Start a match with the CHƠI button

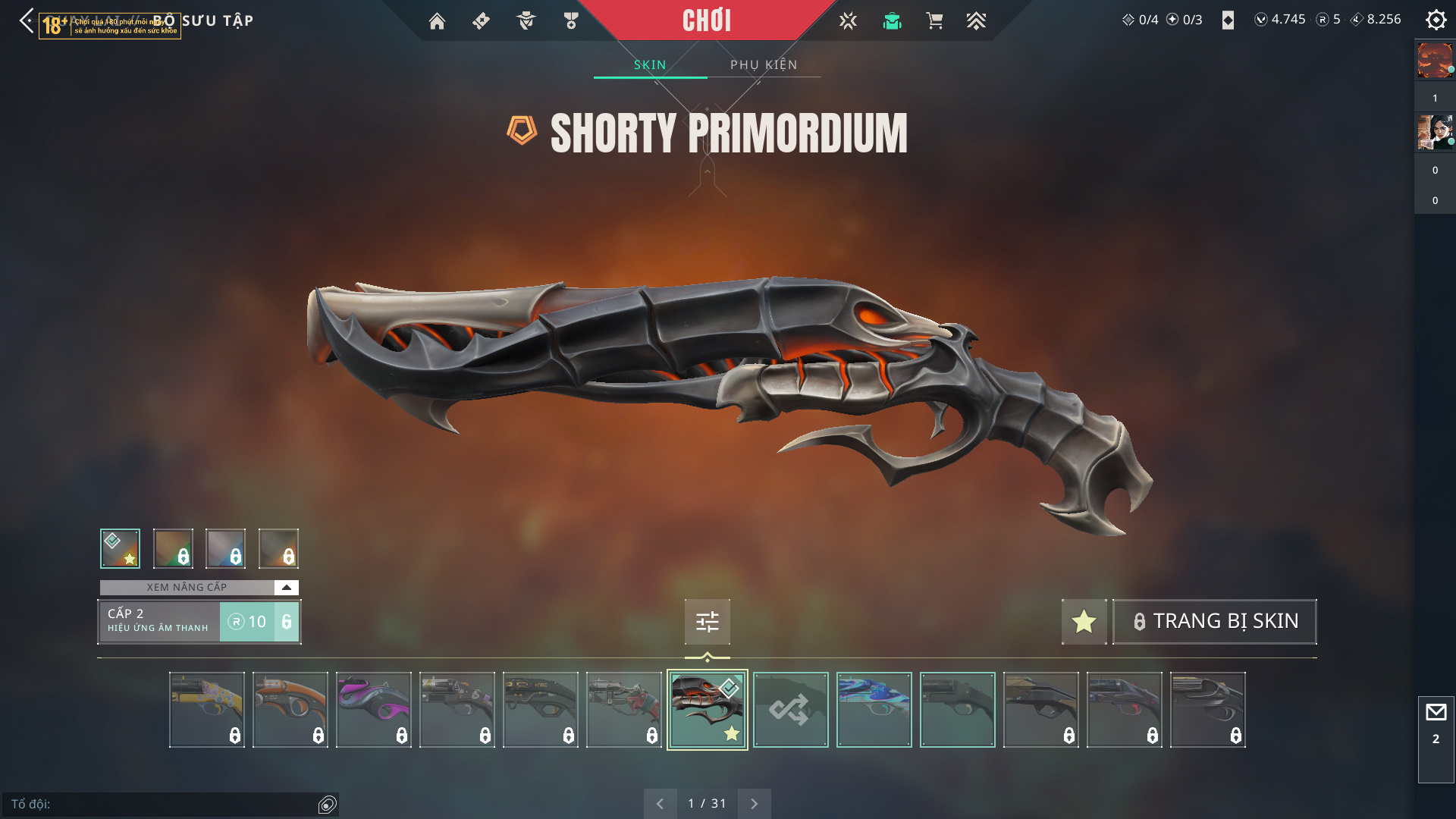(706, 20)
